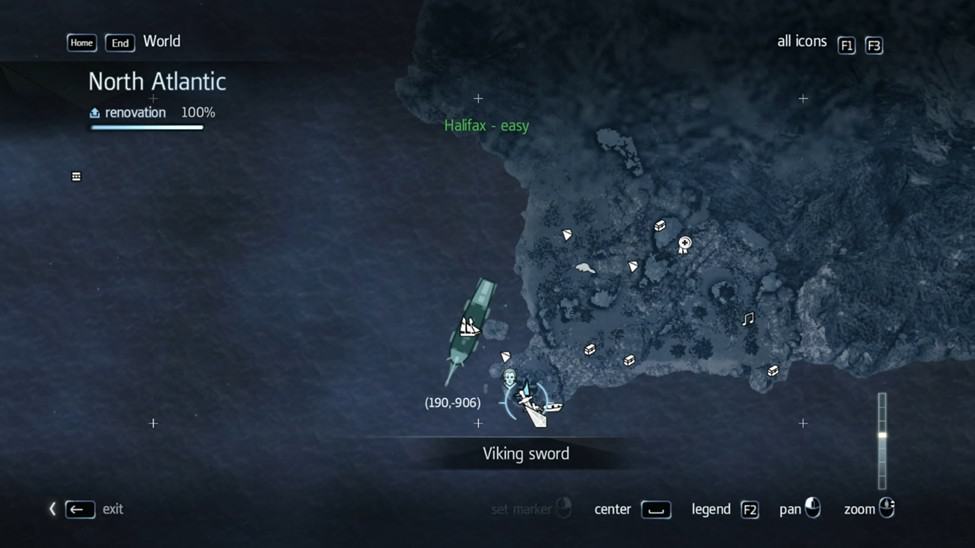Screen dimensions: 975x548
Task: Select the music note shanty marker
Action: (747, 319)
